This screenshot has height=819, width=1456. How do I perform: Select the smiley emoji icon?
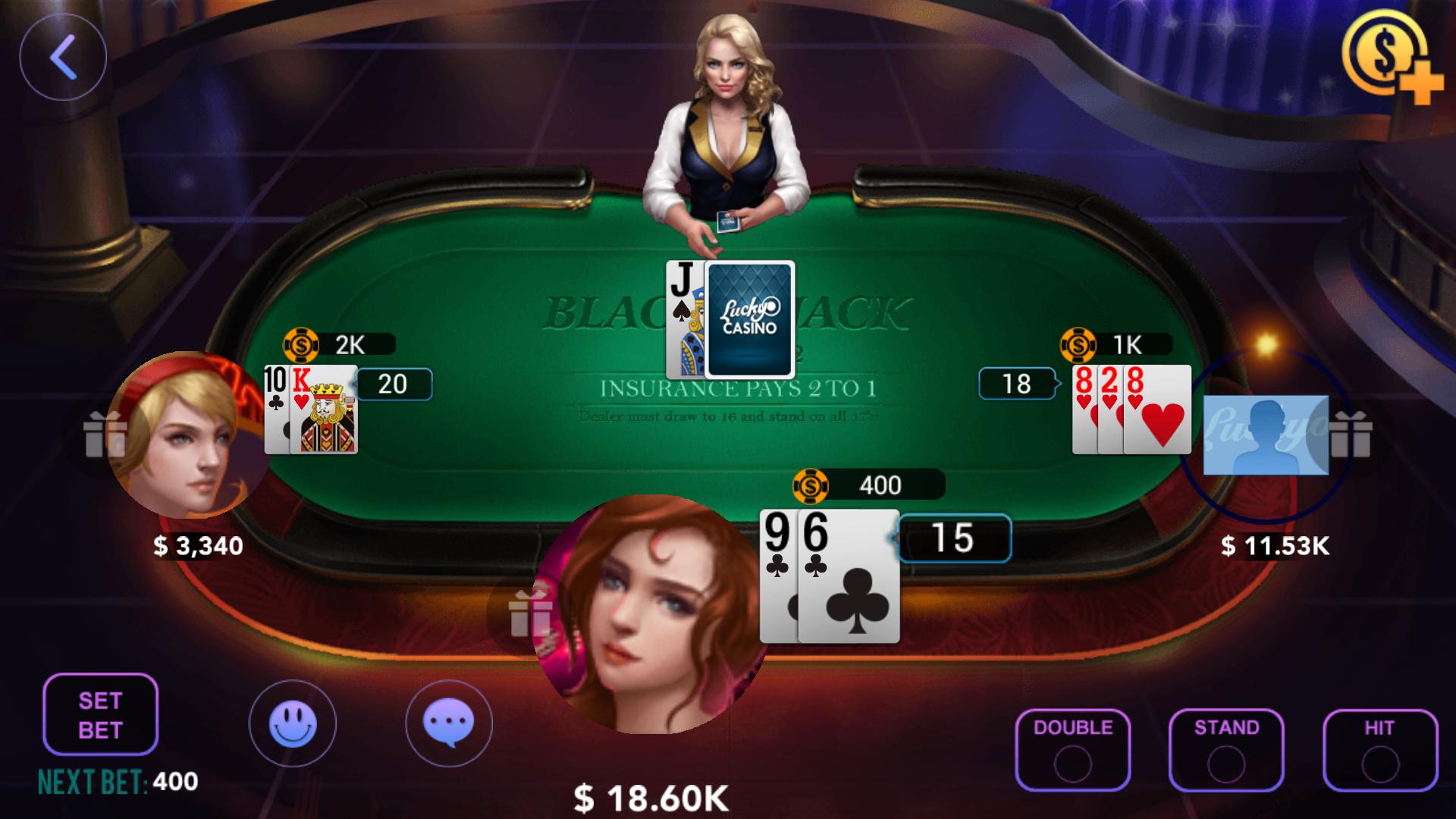[x=293, y=724]
